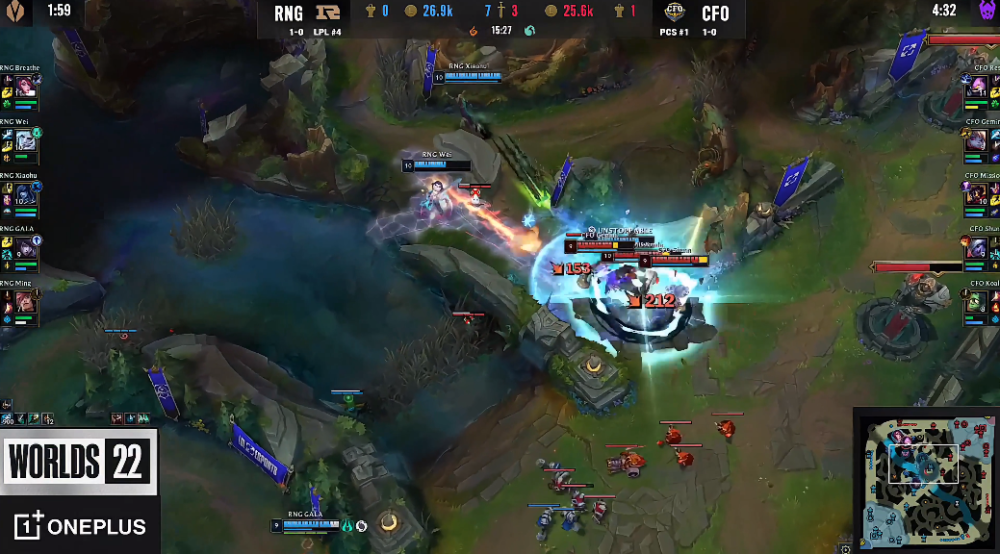Select RNG Wei's champion portrait

click(x=25, y=140)
